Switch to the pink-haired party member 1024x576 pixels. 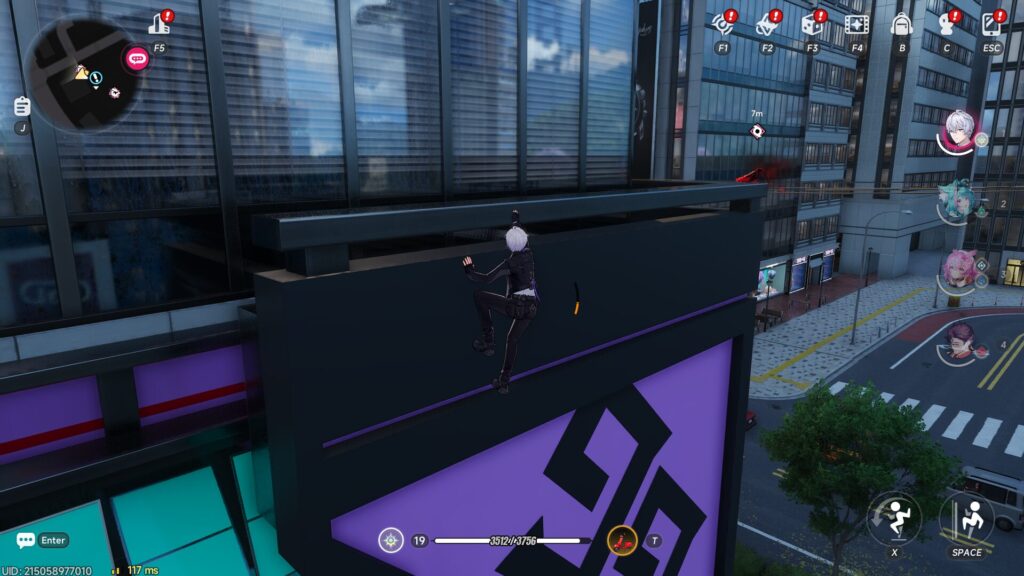click(958, 270)
